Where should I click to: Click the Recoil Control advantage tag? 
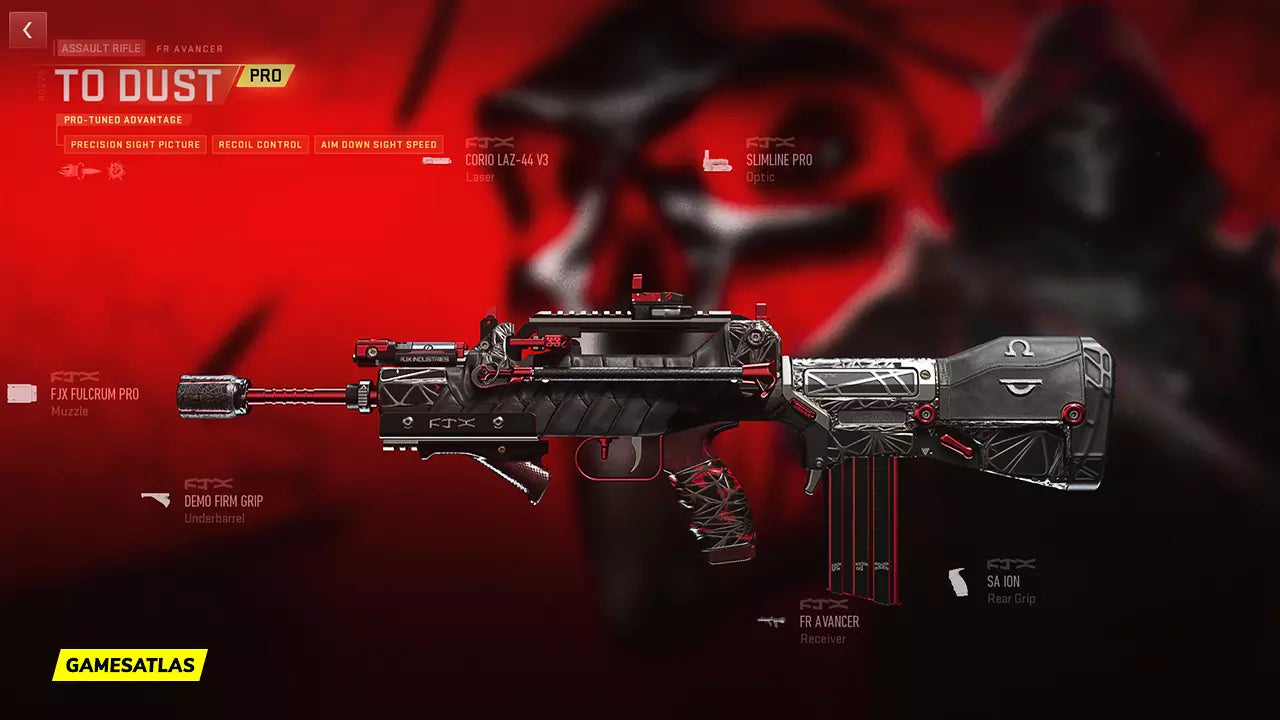260,145
